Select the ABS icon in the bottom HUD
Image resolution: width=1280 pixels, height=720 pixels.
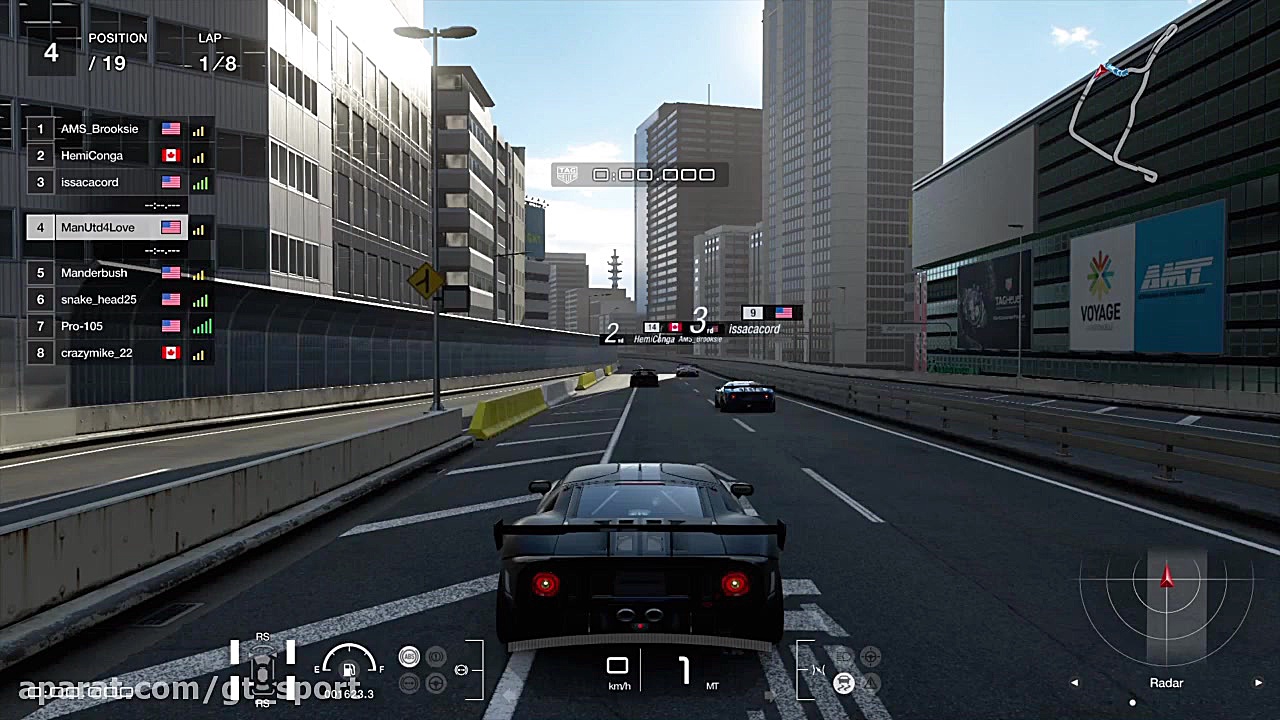pos(410,657)
